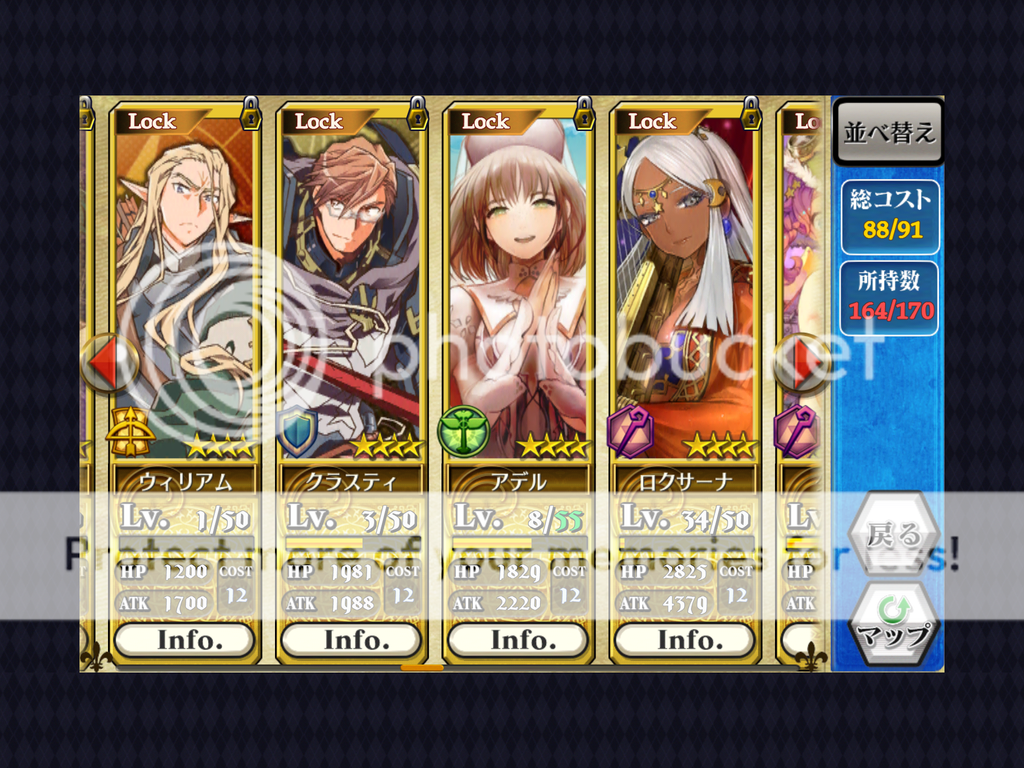Image resolution: width=1024 pixels, height=768 pixels.
Task: Toggle the Lock tag on アデル's card
Action: click(x=487, y=122)
